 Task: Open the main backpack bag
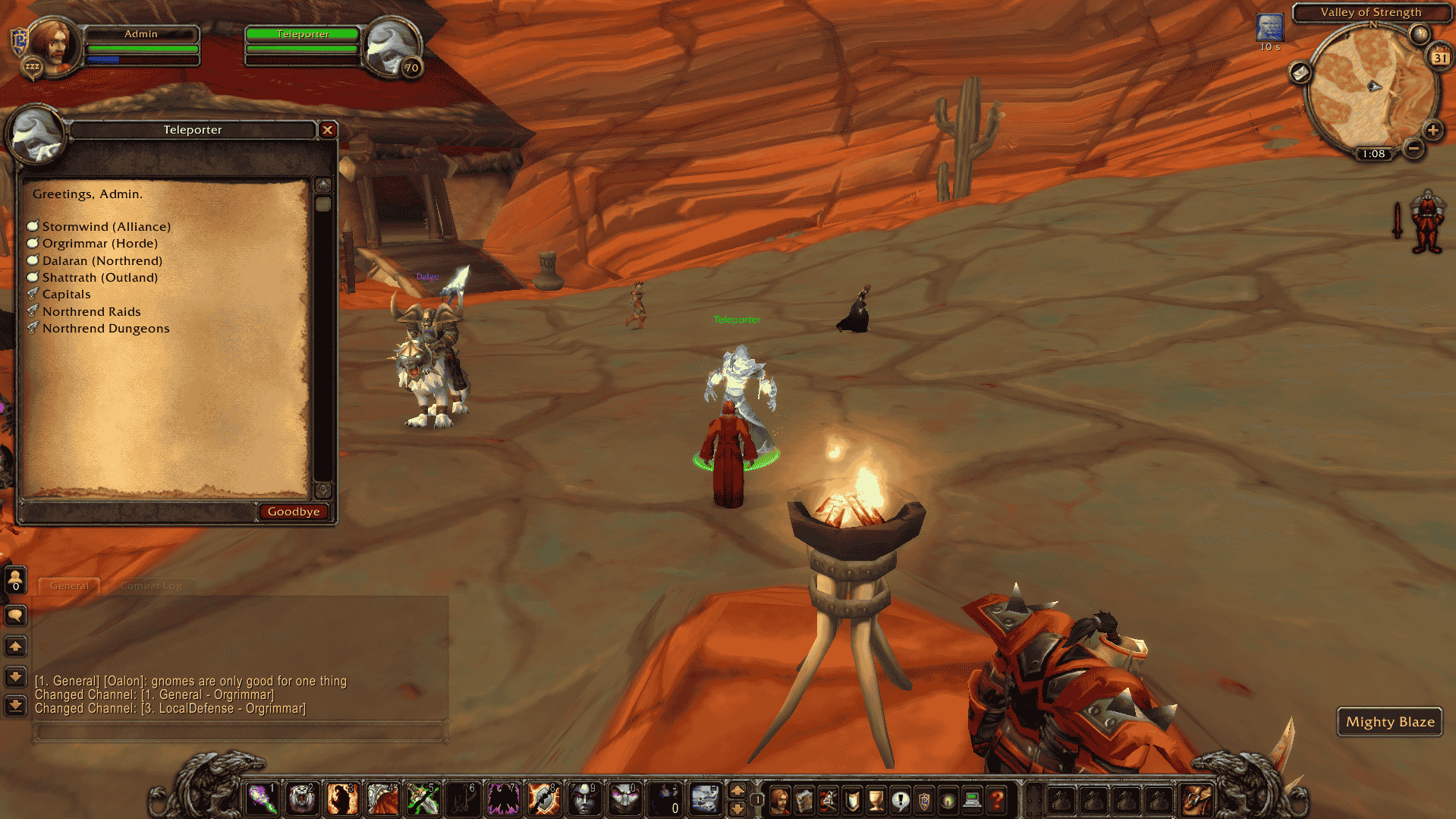point(1197,799)
